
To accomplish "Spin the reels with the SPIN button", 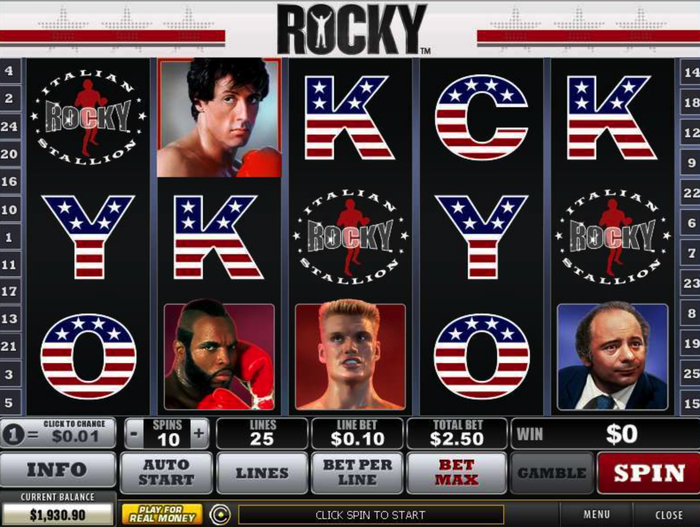I will point(648,473).
